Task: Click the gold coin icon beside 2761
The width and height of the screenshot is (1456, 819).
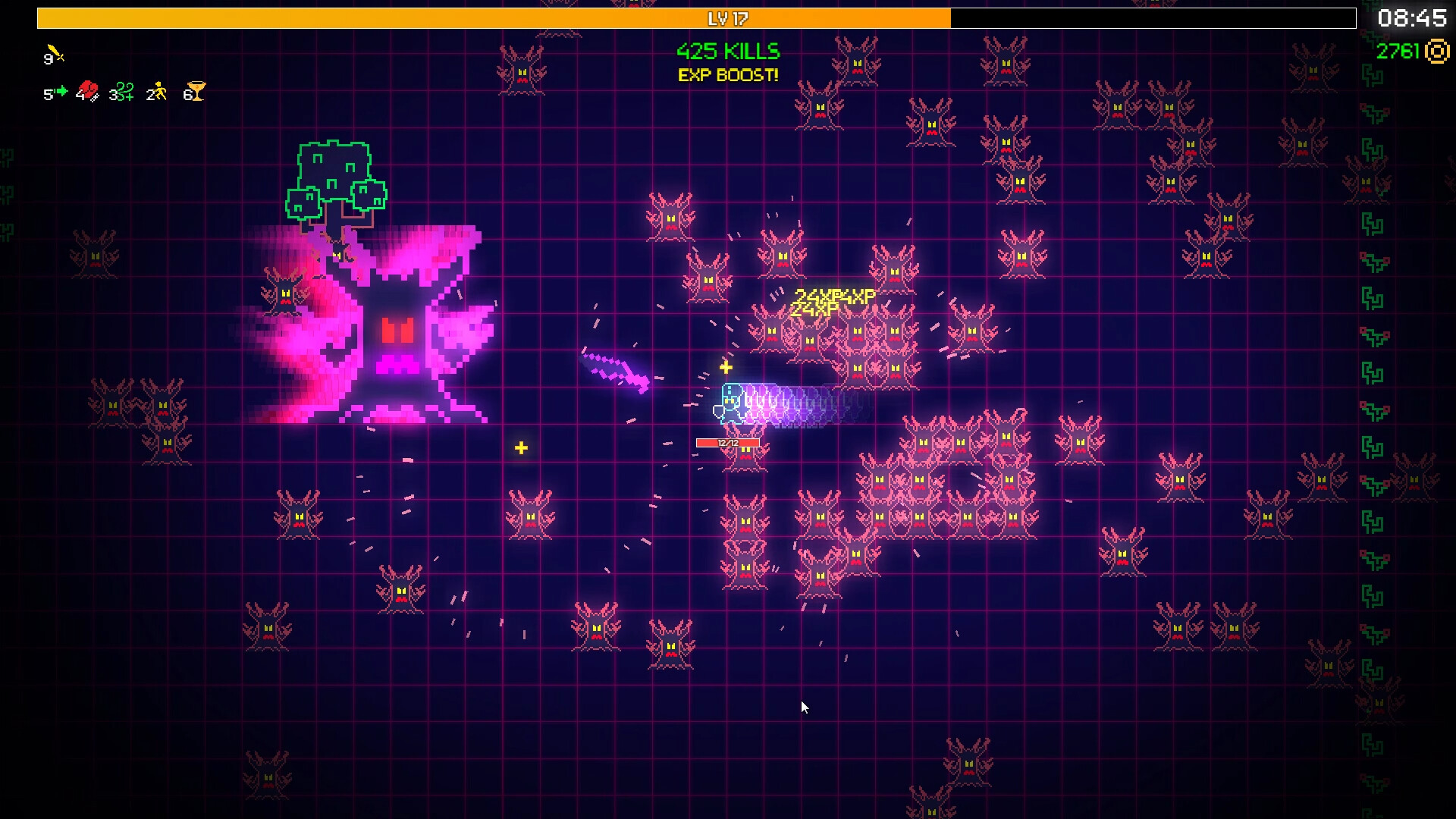Action: tap(1439, 52)
